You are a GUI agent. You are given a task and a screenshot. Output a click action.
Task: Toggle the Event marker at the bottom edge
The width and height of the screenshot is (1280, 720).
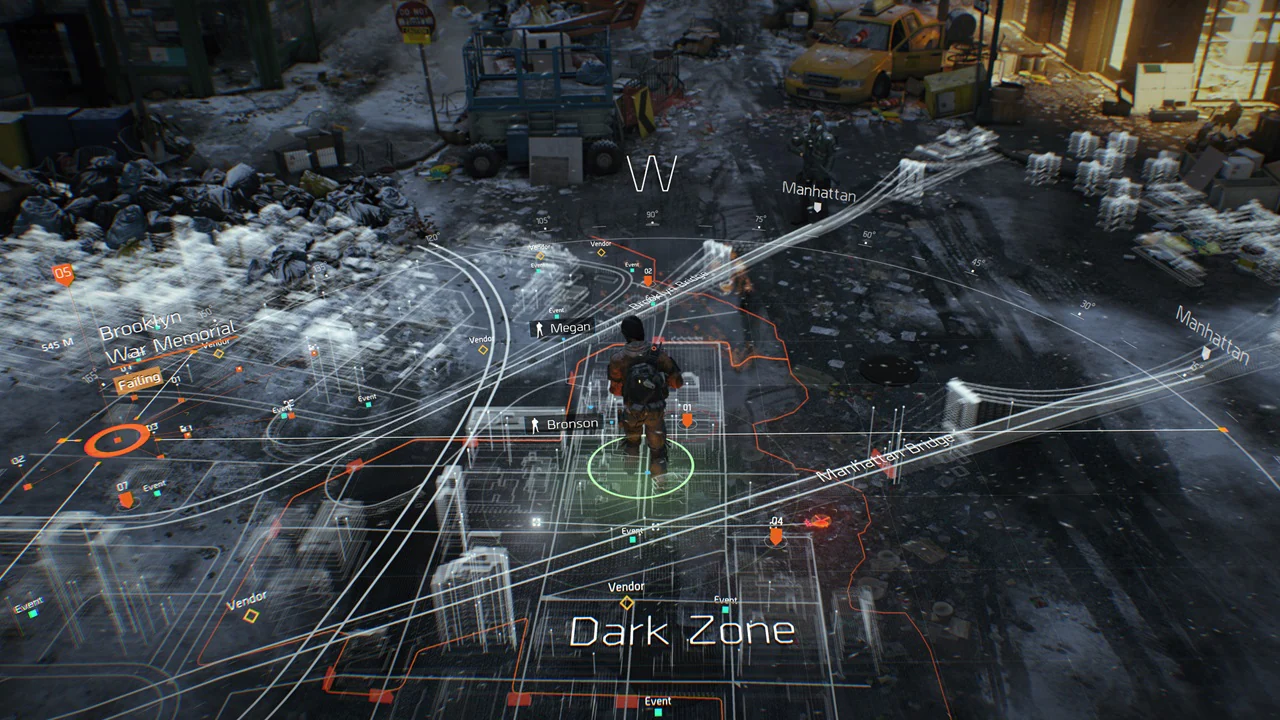click(657, 706)
